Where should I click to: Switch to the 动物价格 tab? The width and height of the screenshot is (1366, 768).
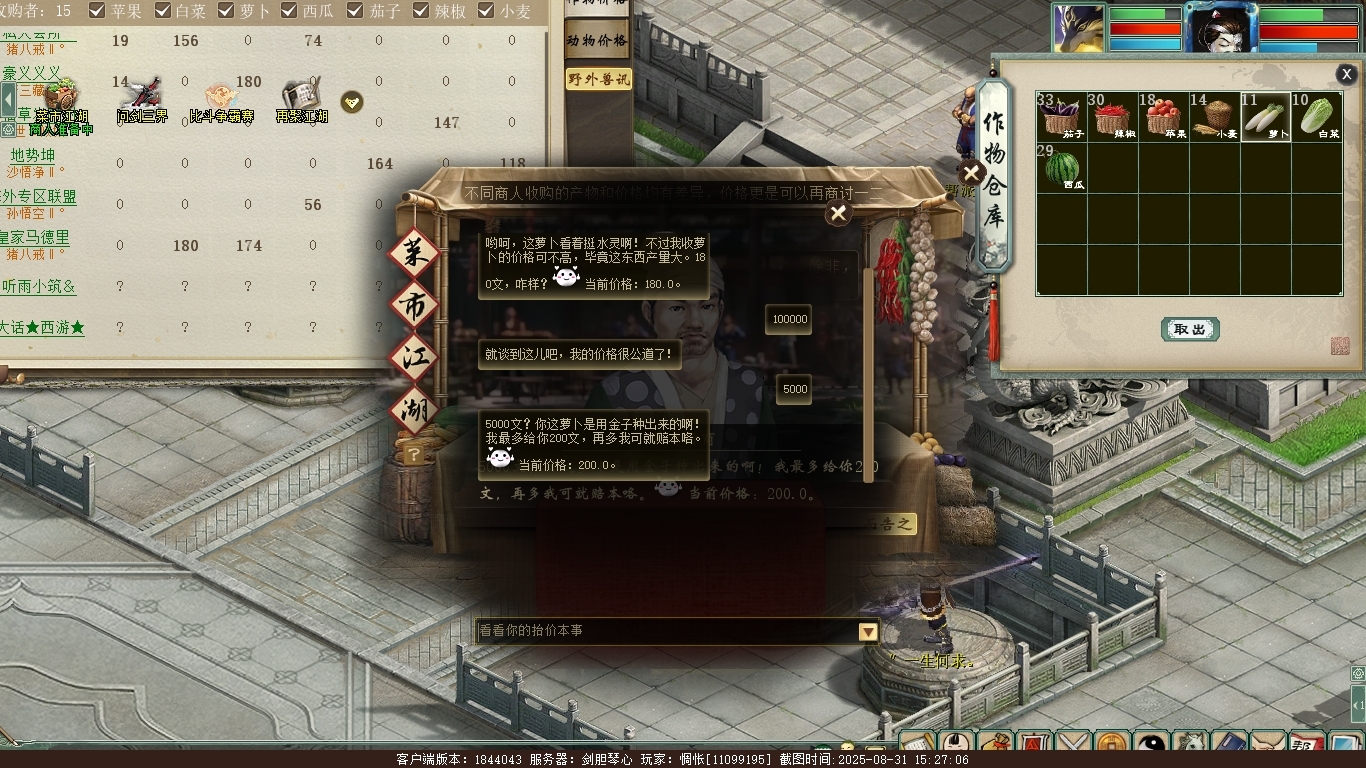coord(597,41)
